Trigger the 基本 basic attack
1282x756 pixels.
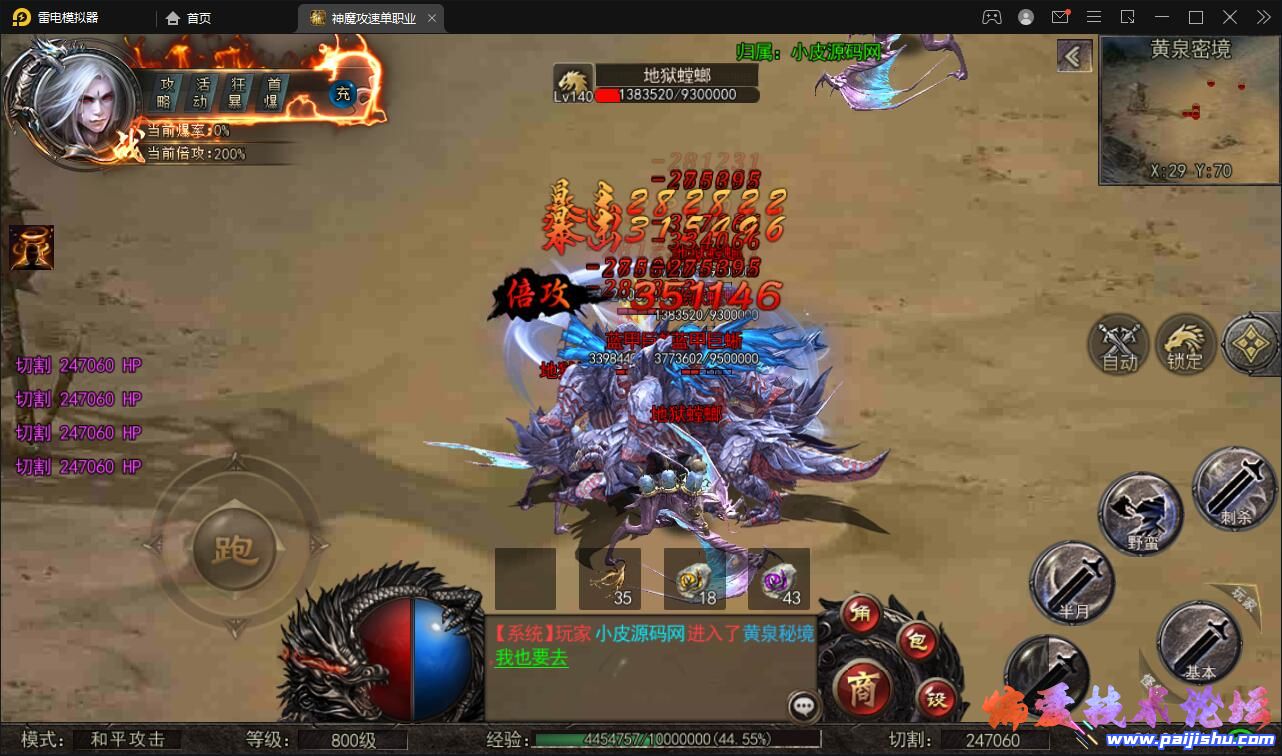click(1197, 642)
